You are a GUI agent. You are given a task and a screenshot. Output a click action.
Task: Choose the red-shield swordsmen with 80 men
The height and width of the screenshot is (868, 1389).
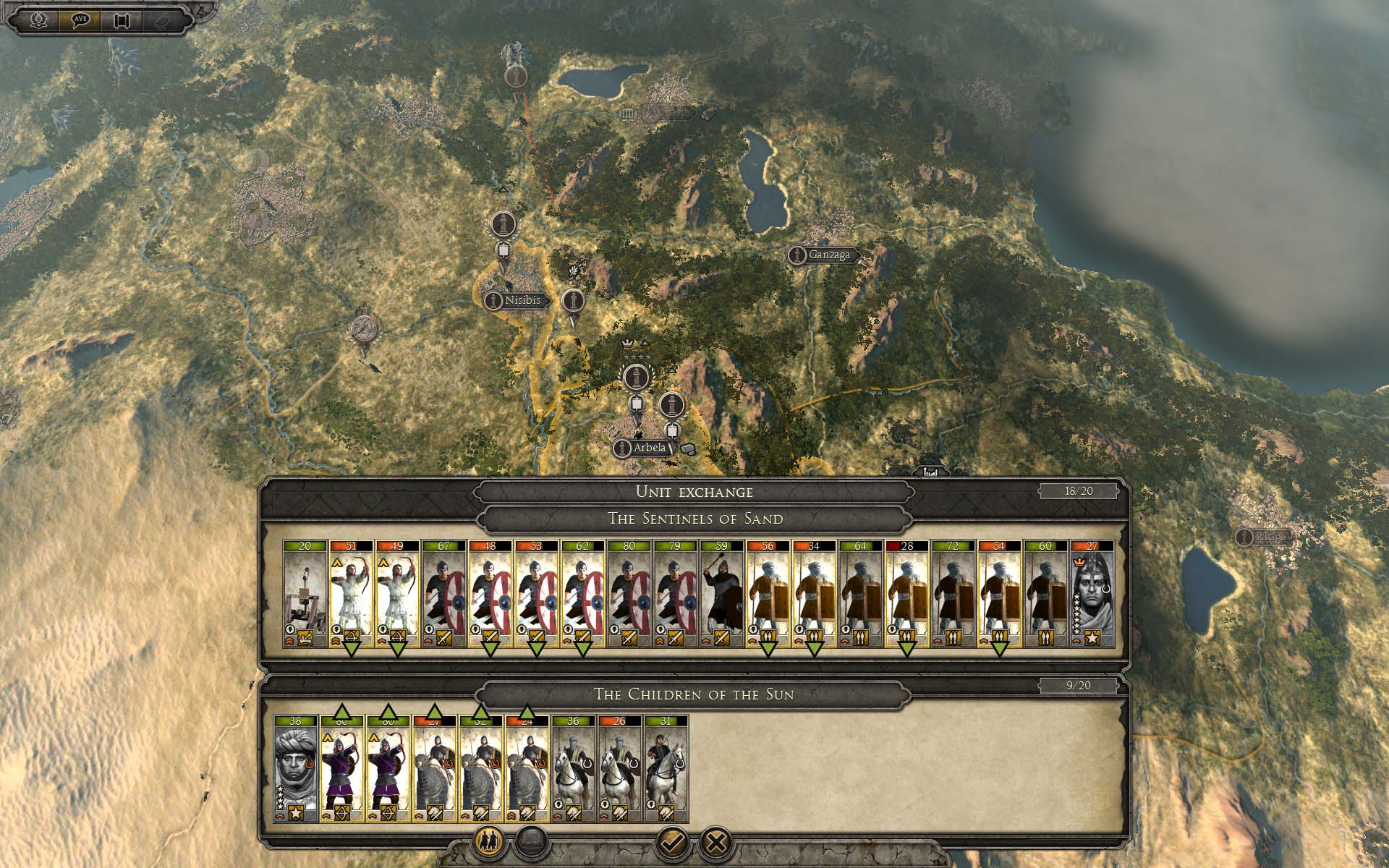629,595
